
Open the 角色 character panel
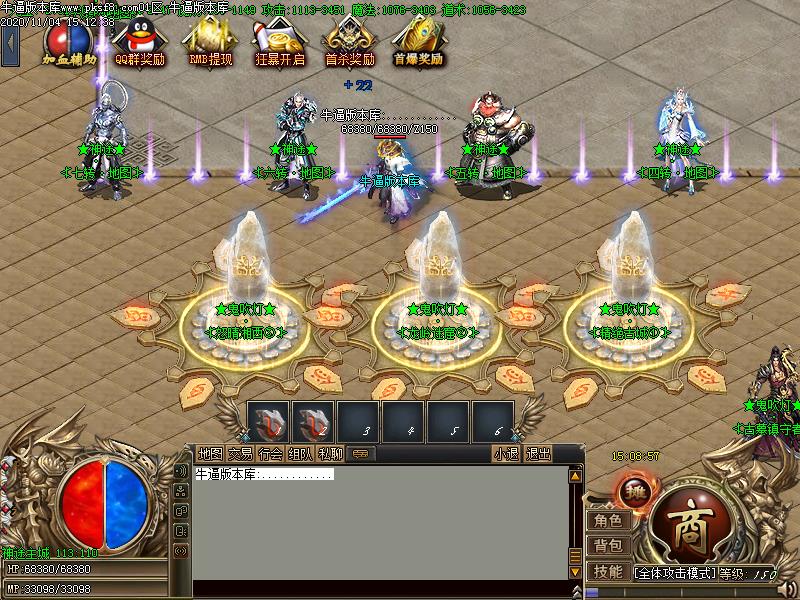[x=607, y=520]
